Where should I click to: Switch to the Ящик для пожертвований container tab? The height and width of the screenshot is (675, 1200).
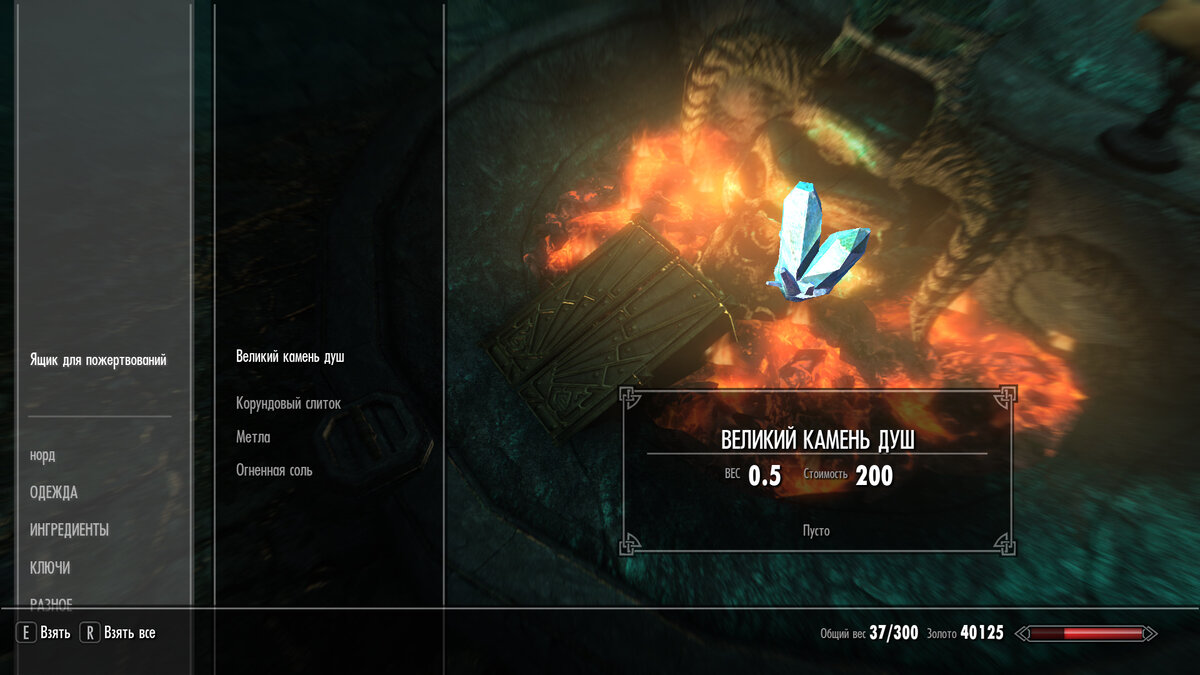98,360
